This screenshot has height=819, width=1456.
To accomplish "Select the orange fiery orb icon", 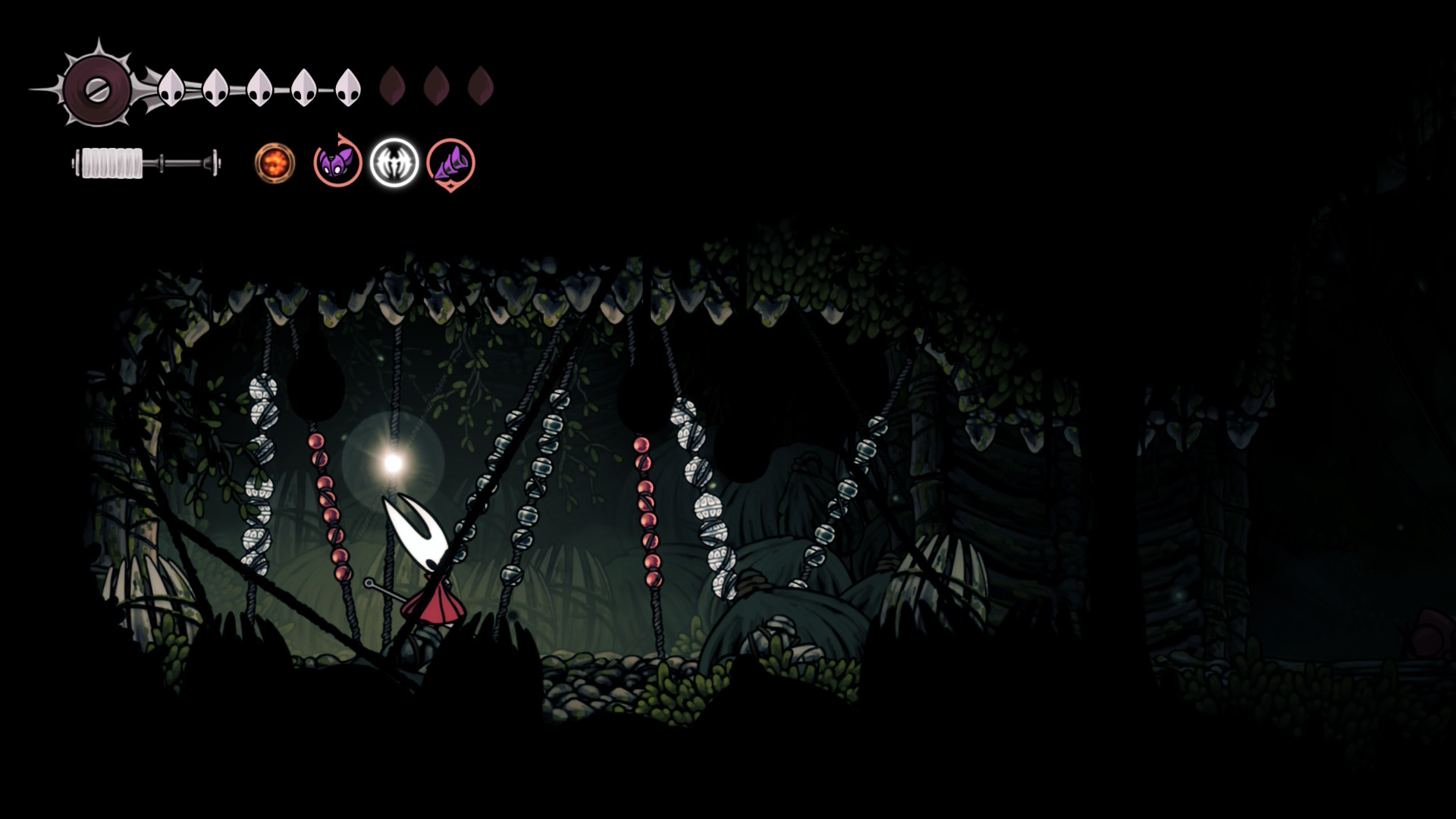I will (275, 163).
